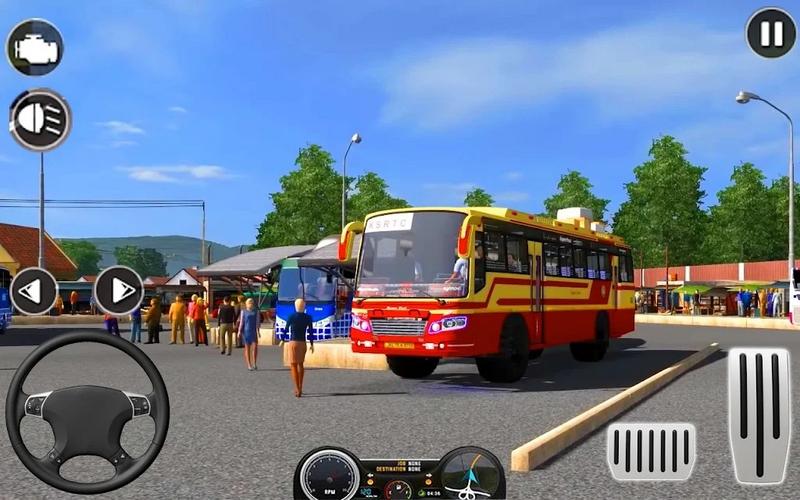Viewport: 800px width, 500px height.
Task: Tap the steering wheel control
Action: click(87, 411)
